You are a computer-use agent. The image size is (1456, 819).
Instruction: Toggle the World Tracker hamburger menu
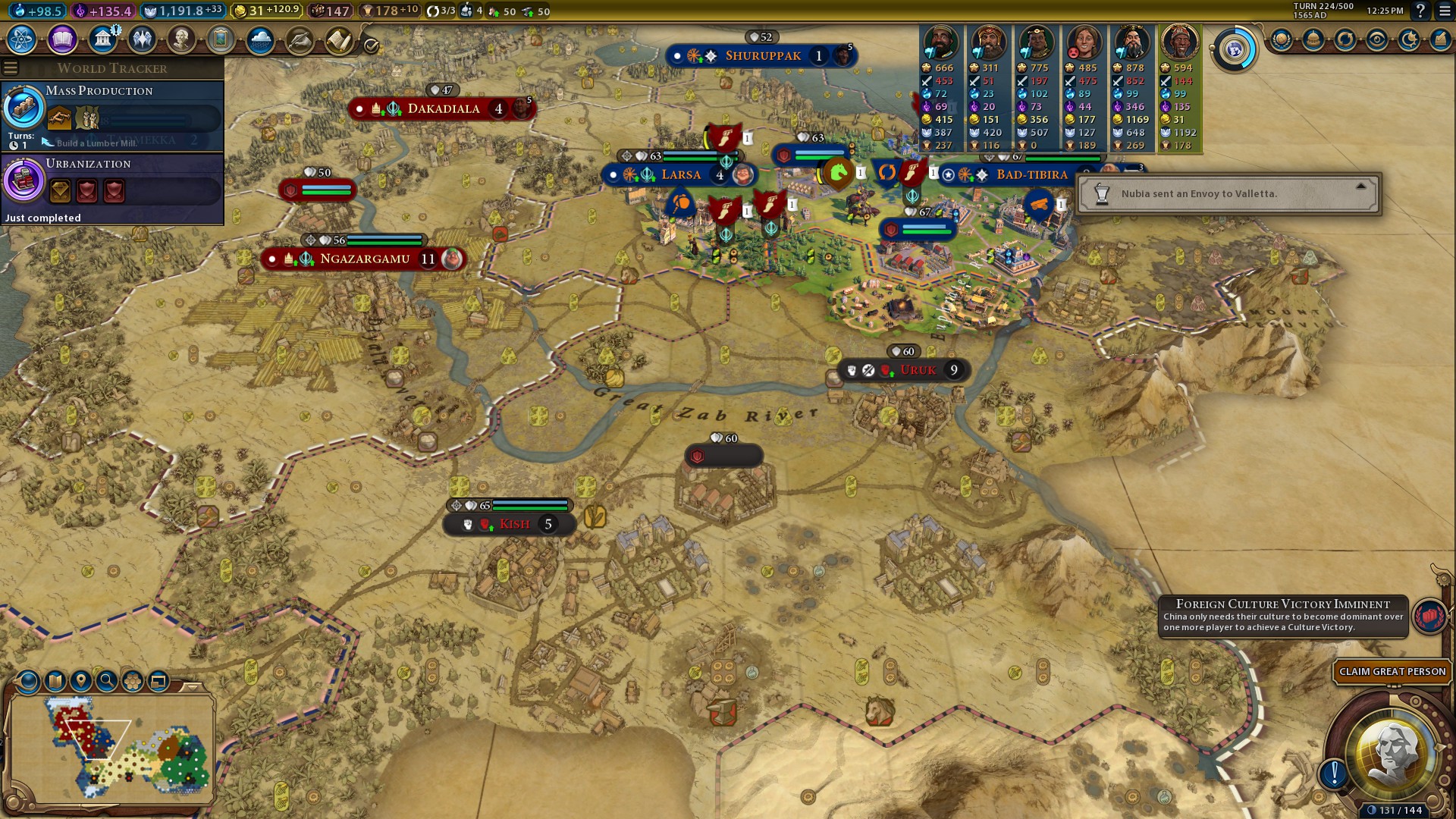[x=11, y=68]
